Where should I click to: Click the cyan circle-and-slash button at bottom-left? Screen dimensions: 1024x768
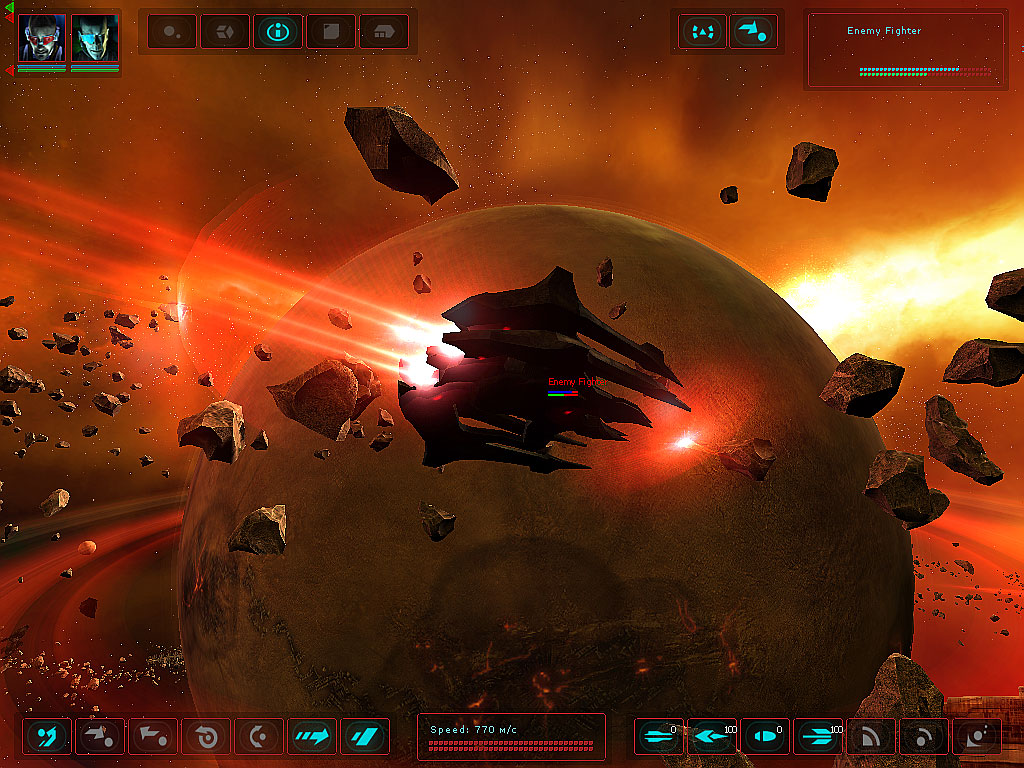pos(47,737)
